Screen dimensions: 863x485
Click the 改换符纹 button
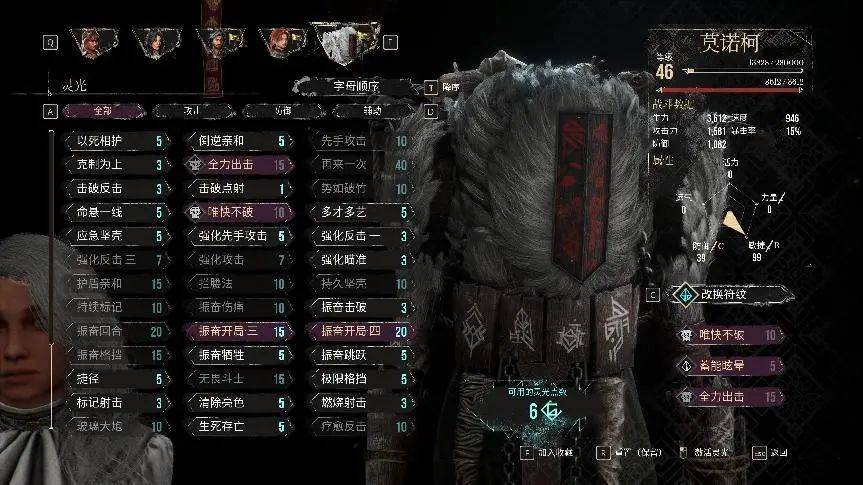coord(737,296)
